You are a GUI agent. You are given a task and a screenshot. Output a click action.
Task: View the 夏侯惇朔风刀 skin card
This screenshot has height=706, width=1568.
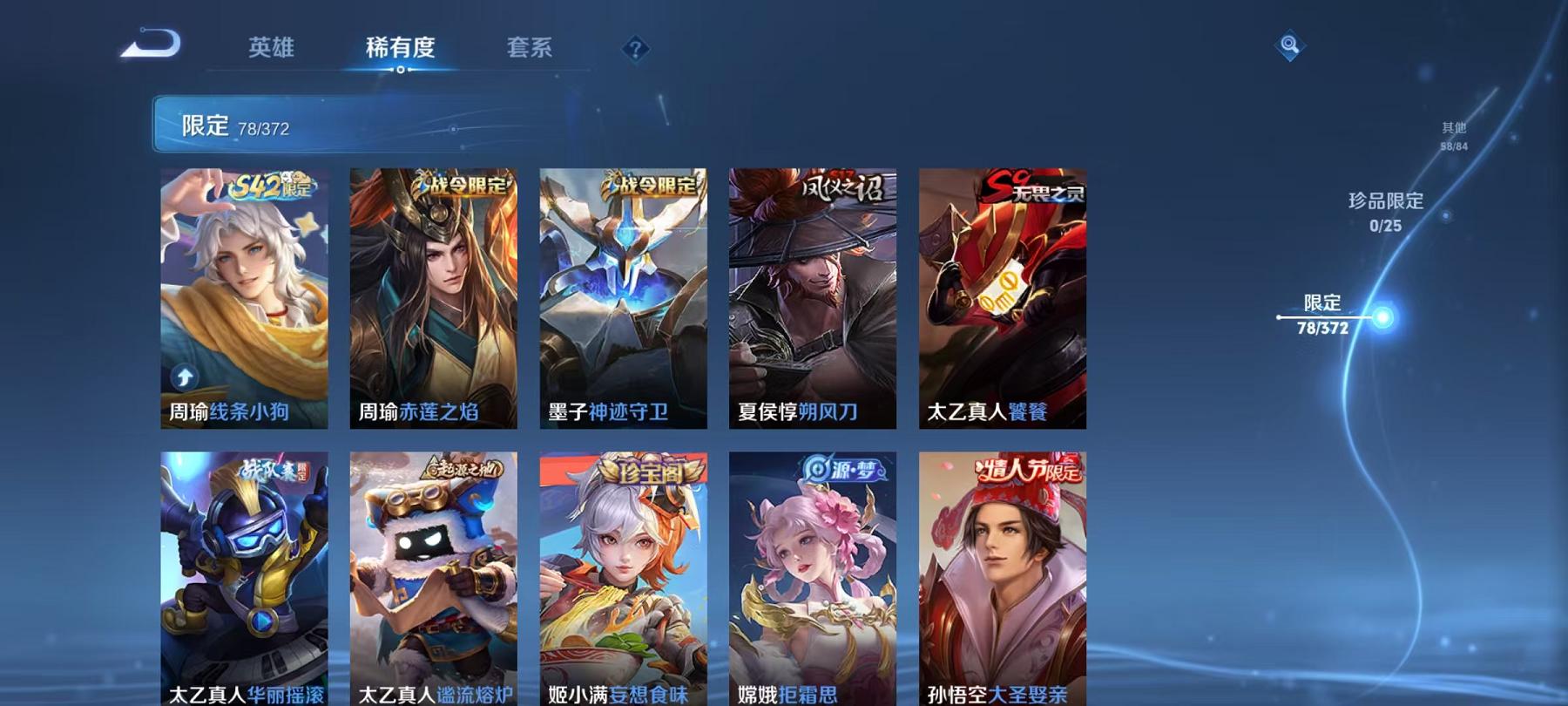pos(813,296)
